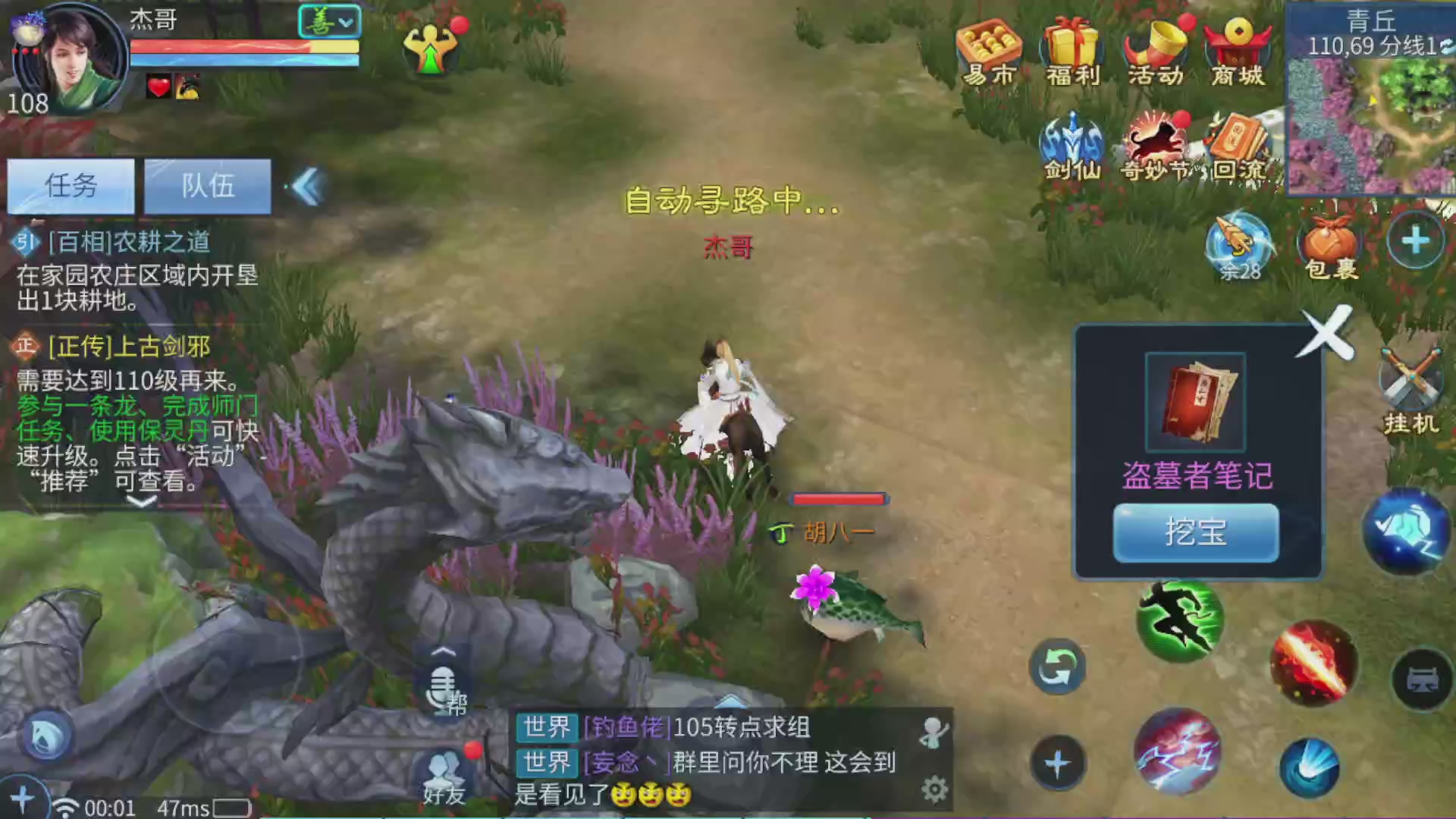Collapse the quest panel with blue arrow

(x=307, y=187)
